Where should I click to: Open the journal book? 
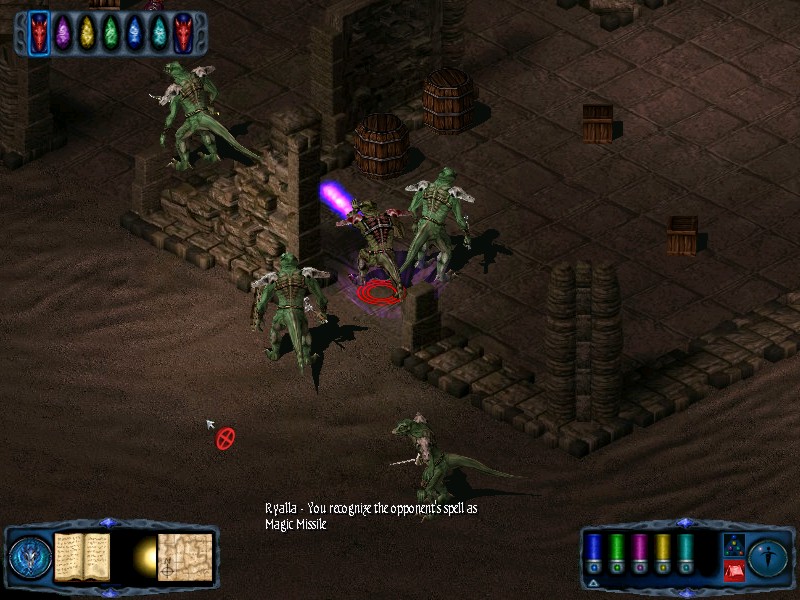(x=82, y=556)
